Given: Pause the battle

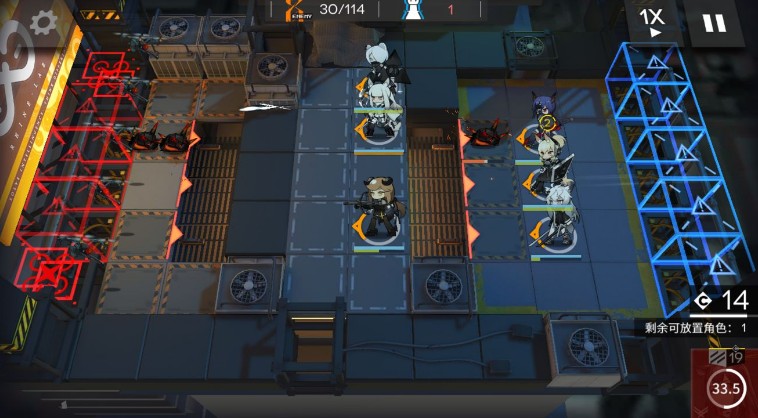Looking at the screenshot, I should point(714,21).
